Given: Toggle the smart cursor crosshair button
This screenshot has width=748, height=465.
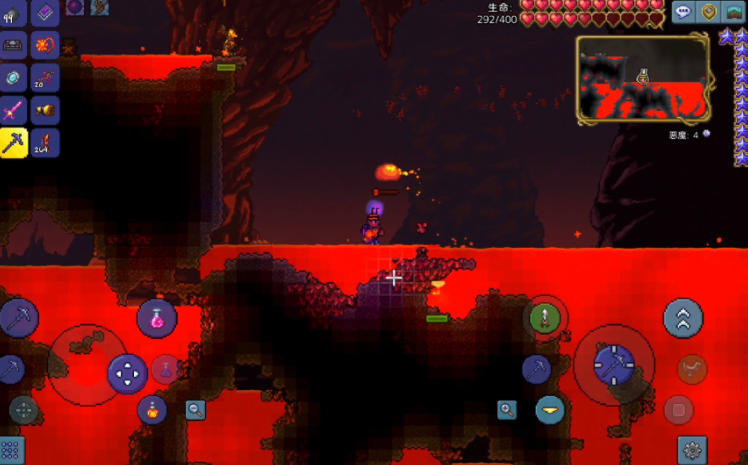Looking at the screenshot, I should pos(22,409).
